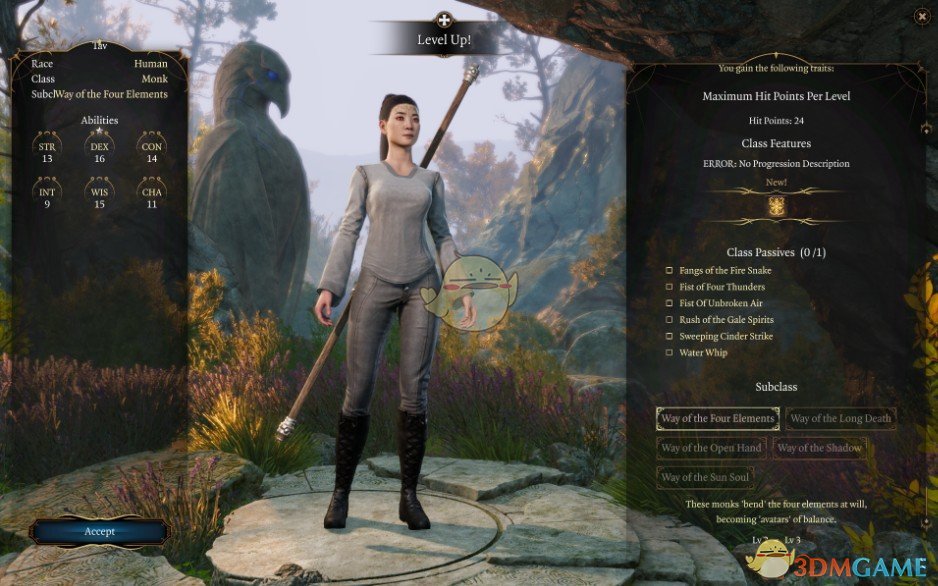This screenshot has width=938, height=586.
Task: Toggle the Water Whip passive
Action: pos(670,353)
